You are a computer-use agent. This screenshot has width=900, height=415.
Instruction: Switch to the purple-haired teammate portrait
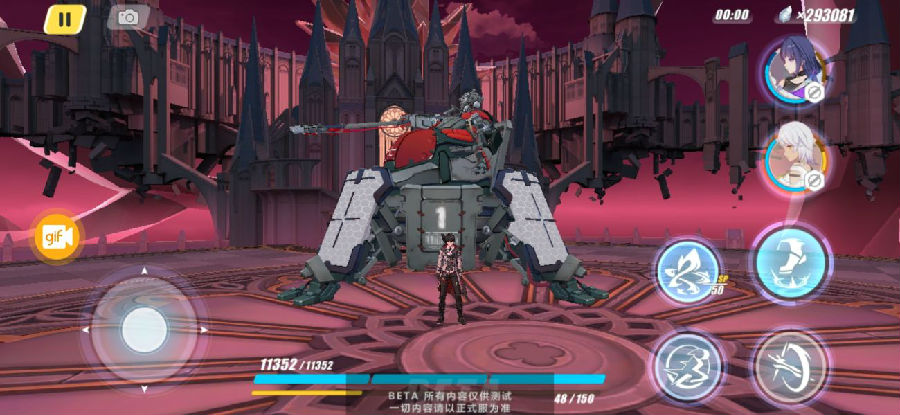click(x=793, y=71)
